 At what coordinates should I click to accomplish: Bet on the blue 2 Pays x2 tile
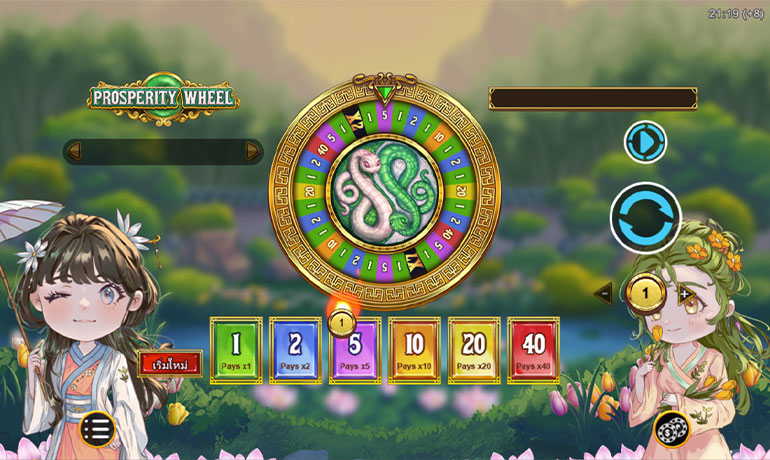coord(296,350)
